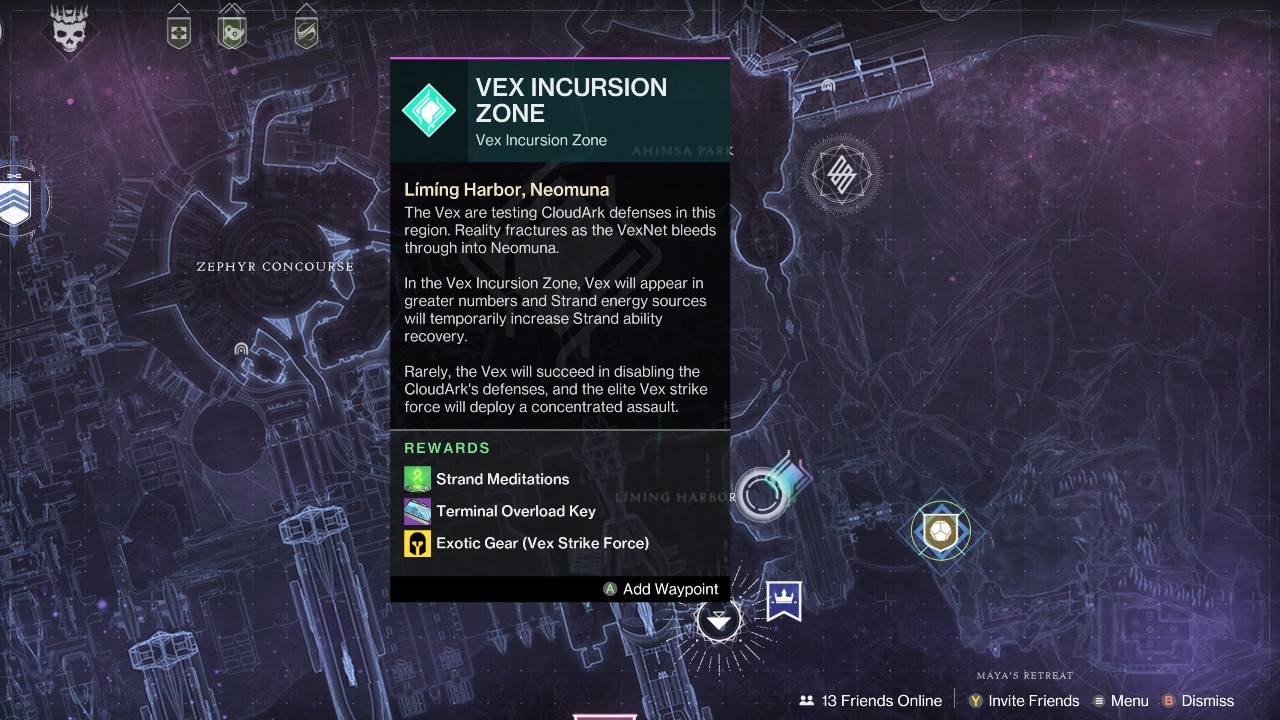Add a waypoint to the incursion zone
The height and width of the screenshot is (720, 1280).
click(661, 589)
